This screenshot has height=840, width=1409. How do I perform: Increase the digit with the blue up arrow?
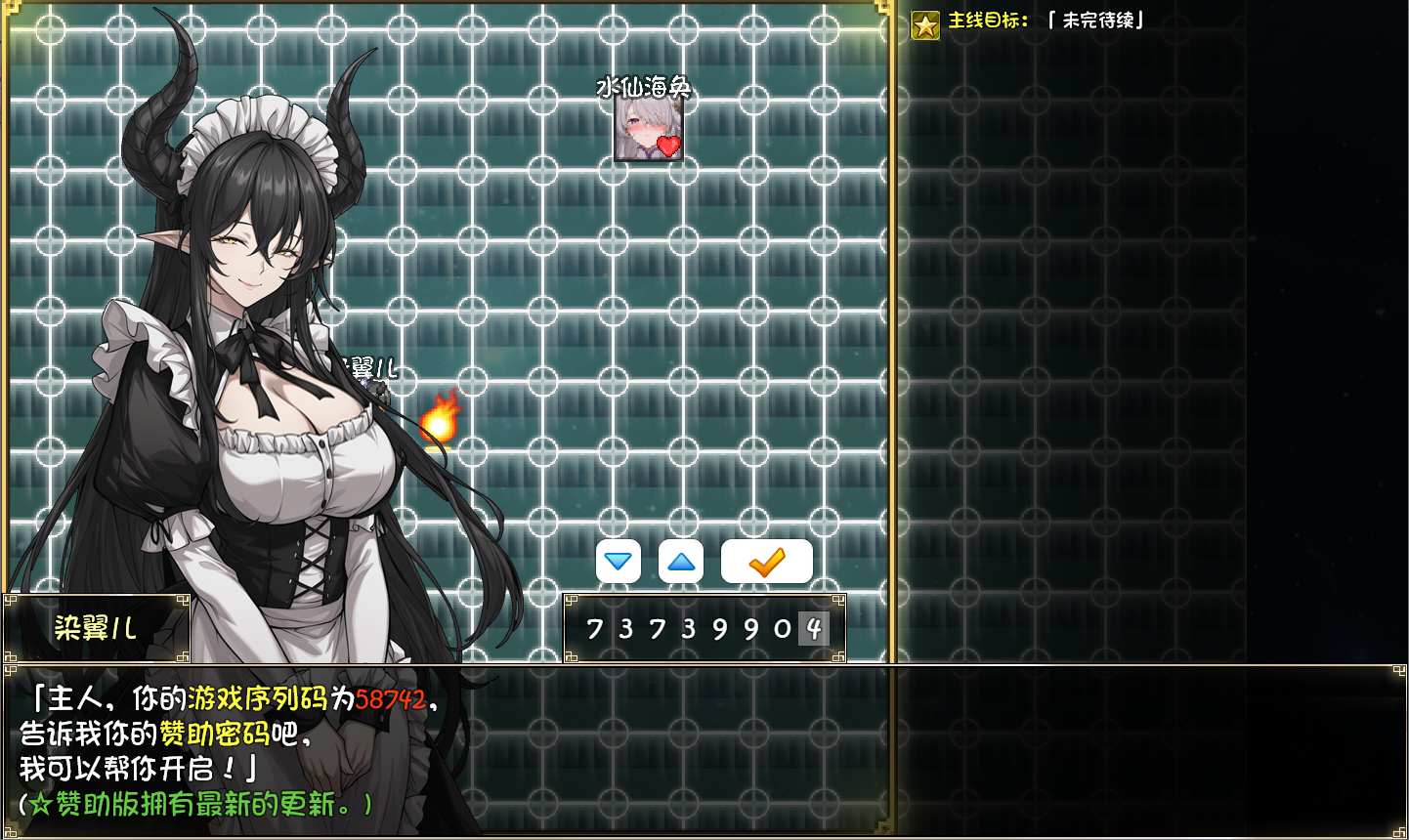point(681,562)
